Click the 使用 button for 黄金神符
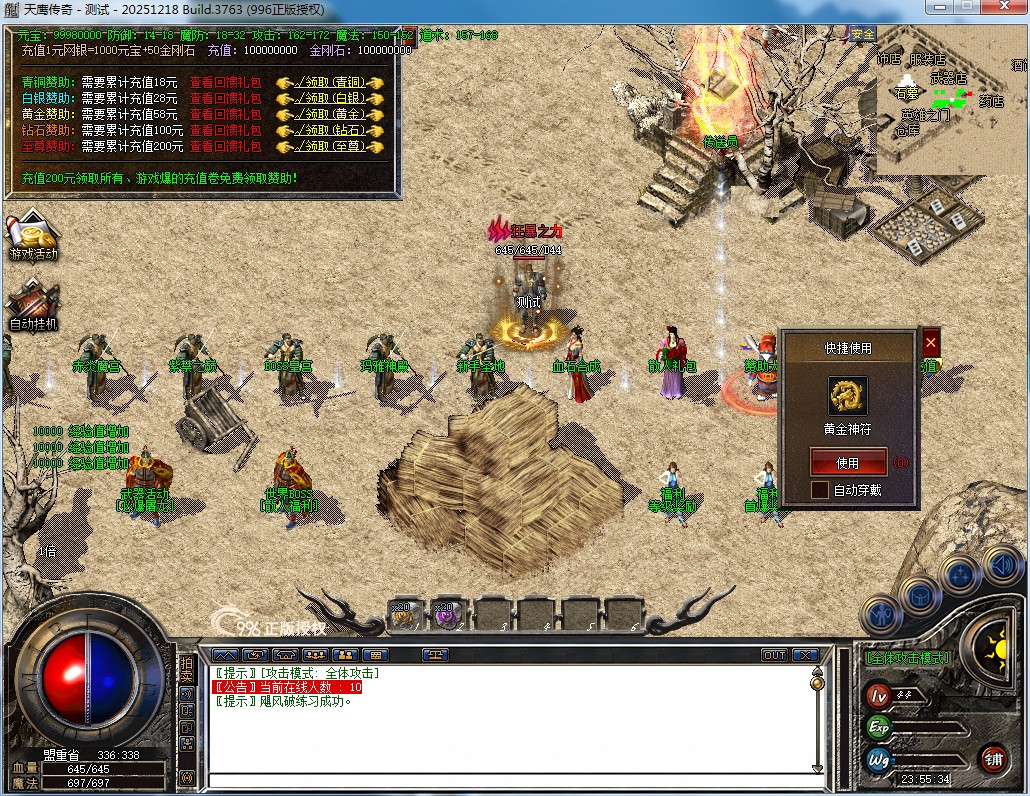This screenshot has width=1030, height=796. 847,463
